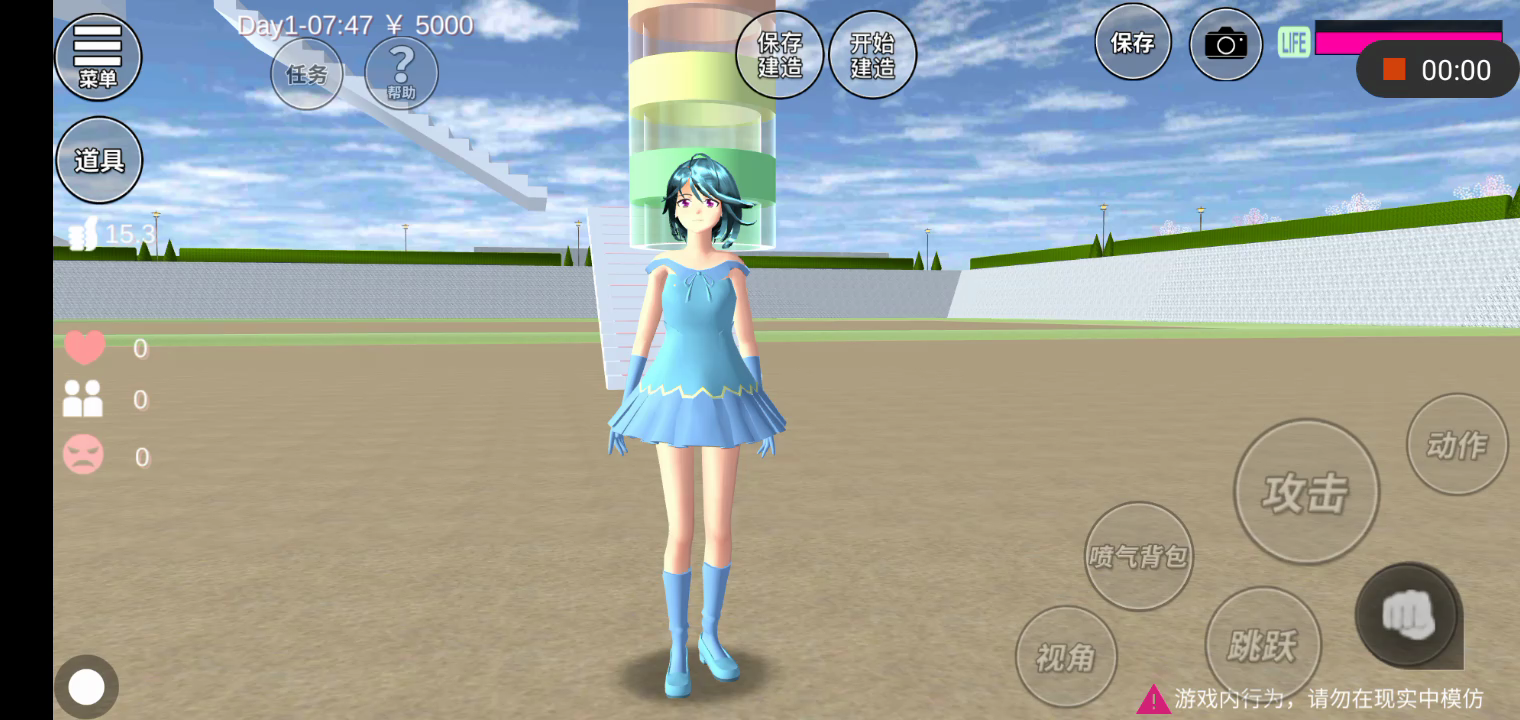Stop the screen recording timer
The height and width of the screenshot is (720, 1520).
point(1395,69)
